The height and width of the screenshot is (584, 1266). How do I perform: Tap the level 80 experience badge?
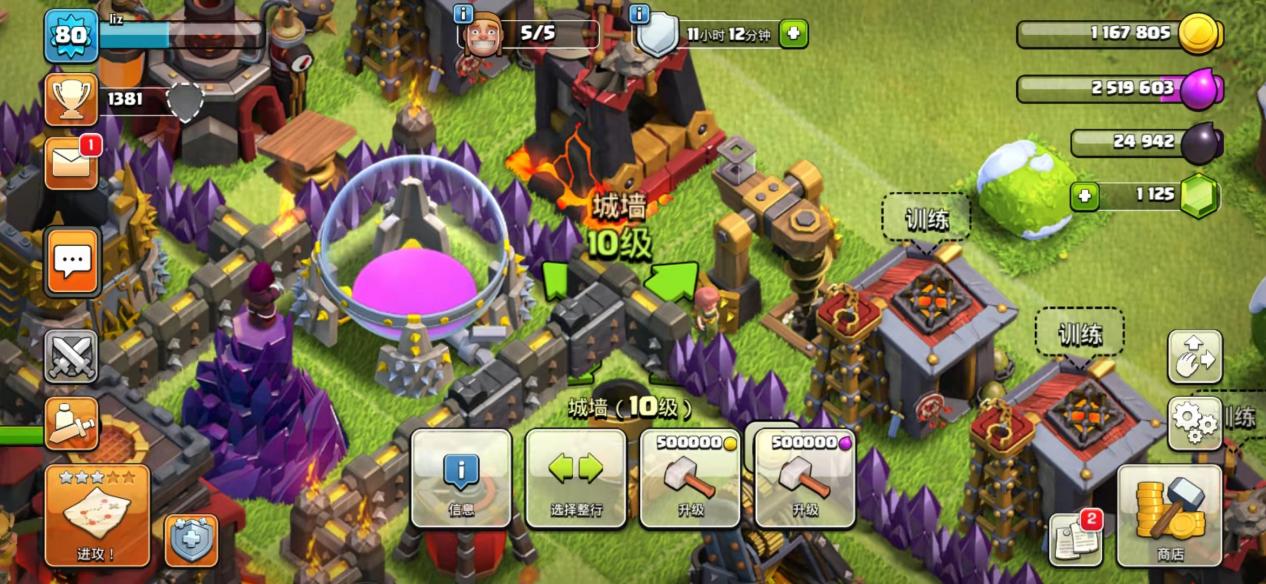pos(71,36)
